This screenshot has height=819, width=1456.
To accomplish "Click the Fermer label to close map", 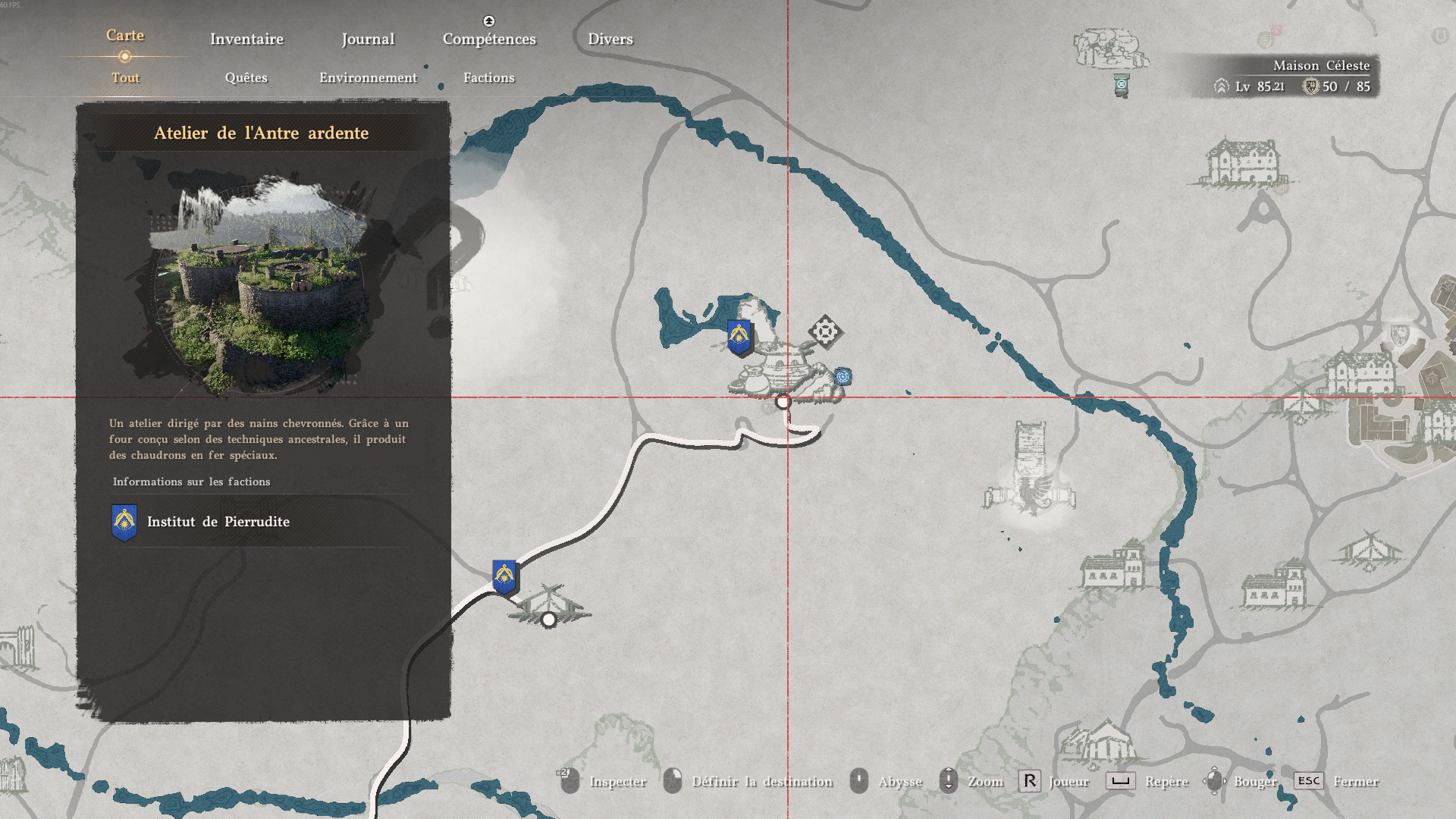I will (x=1355, y=781).
